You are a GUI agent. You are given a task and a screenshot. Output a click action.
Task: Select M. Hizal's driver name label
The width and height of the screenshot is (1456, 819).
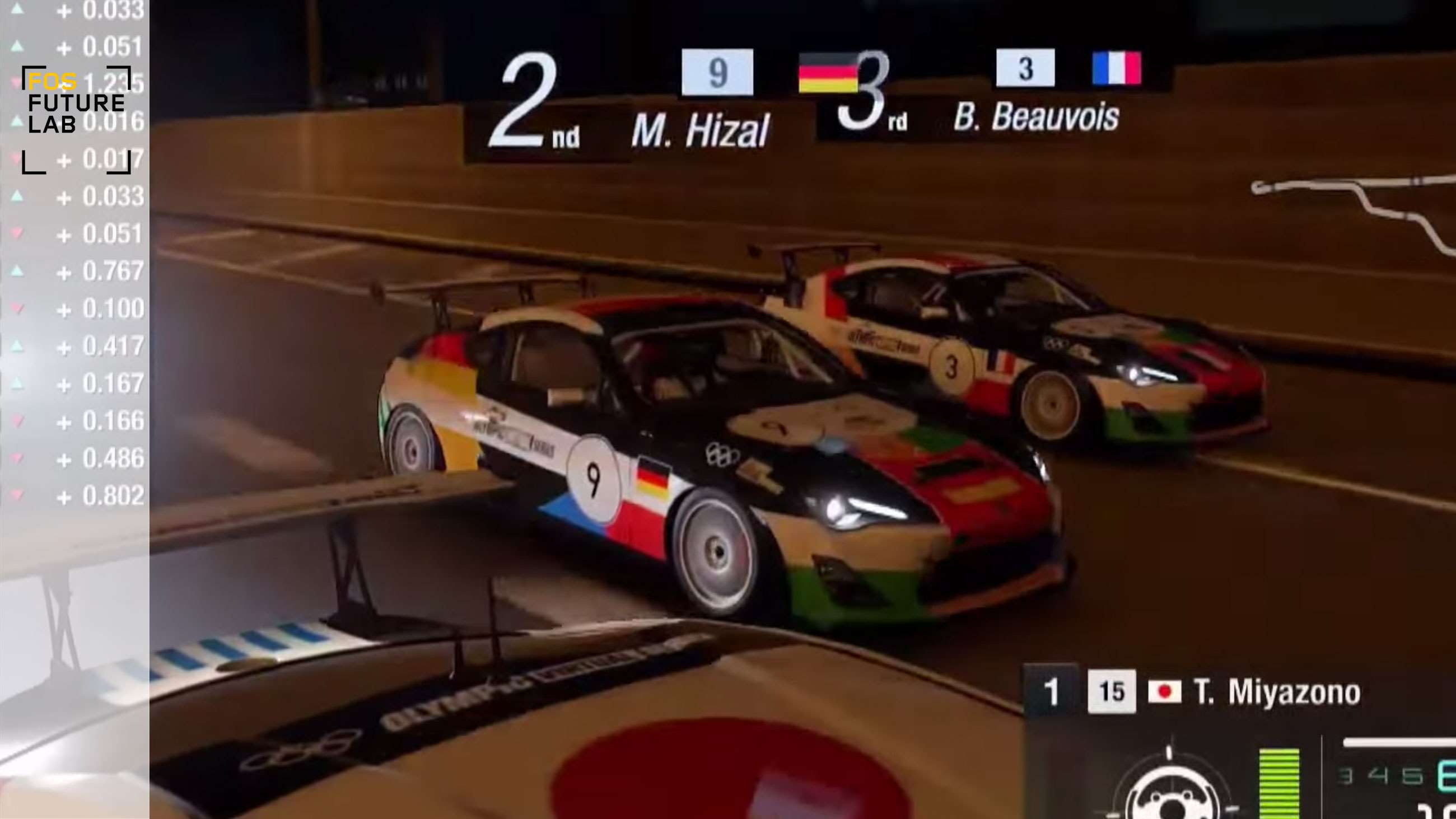point(701,130)
